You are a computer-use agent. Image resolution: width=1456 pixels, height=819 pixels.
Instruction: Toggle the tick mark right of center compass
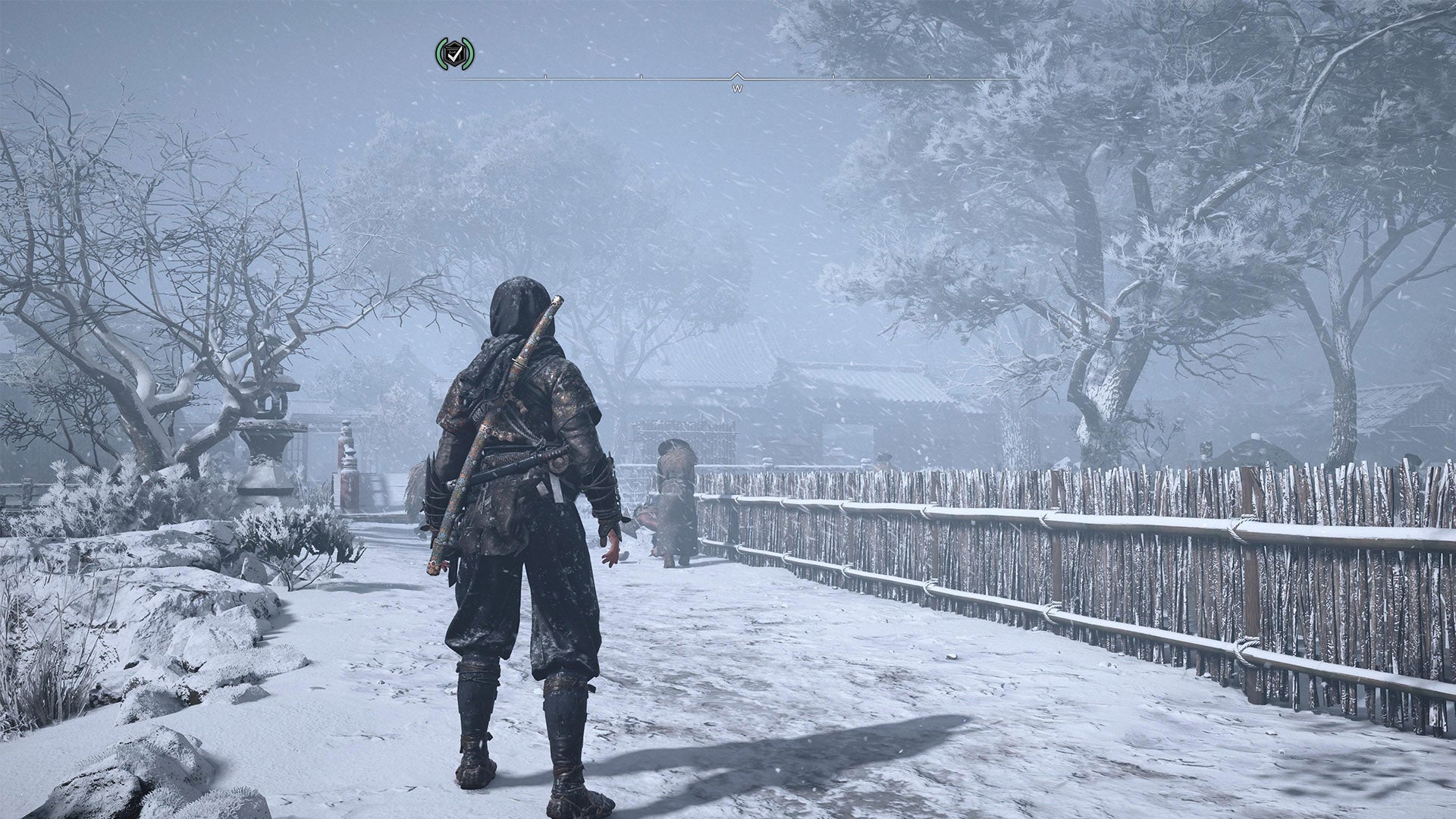[833, 77]
